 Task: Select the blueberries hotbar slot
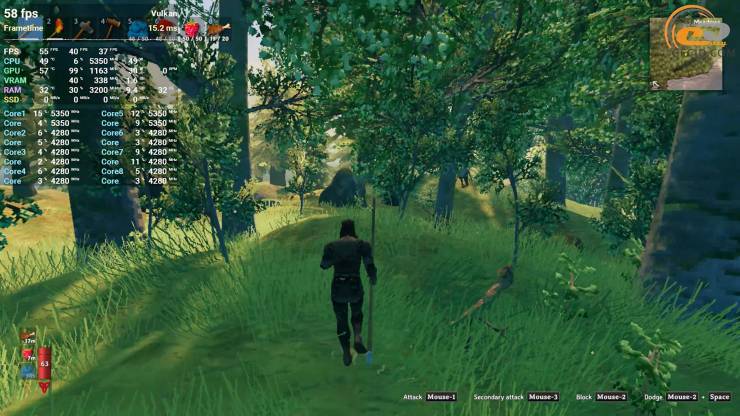138,27
